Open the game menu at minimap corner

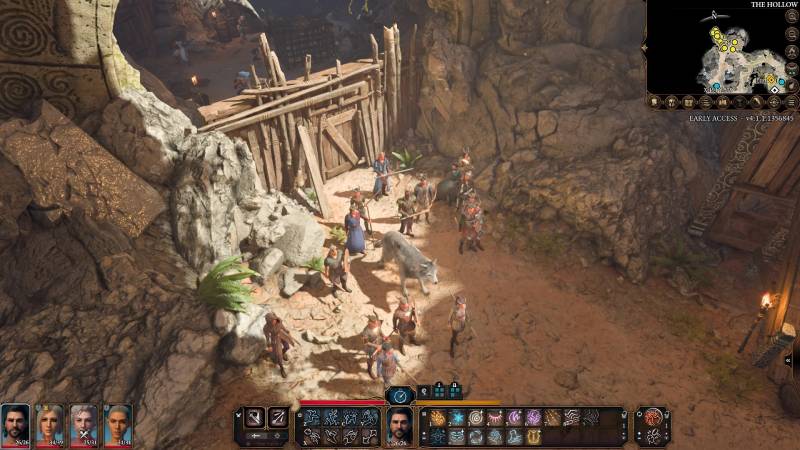pos(792,102)
